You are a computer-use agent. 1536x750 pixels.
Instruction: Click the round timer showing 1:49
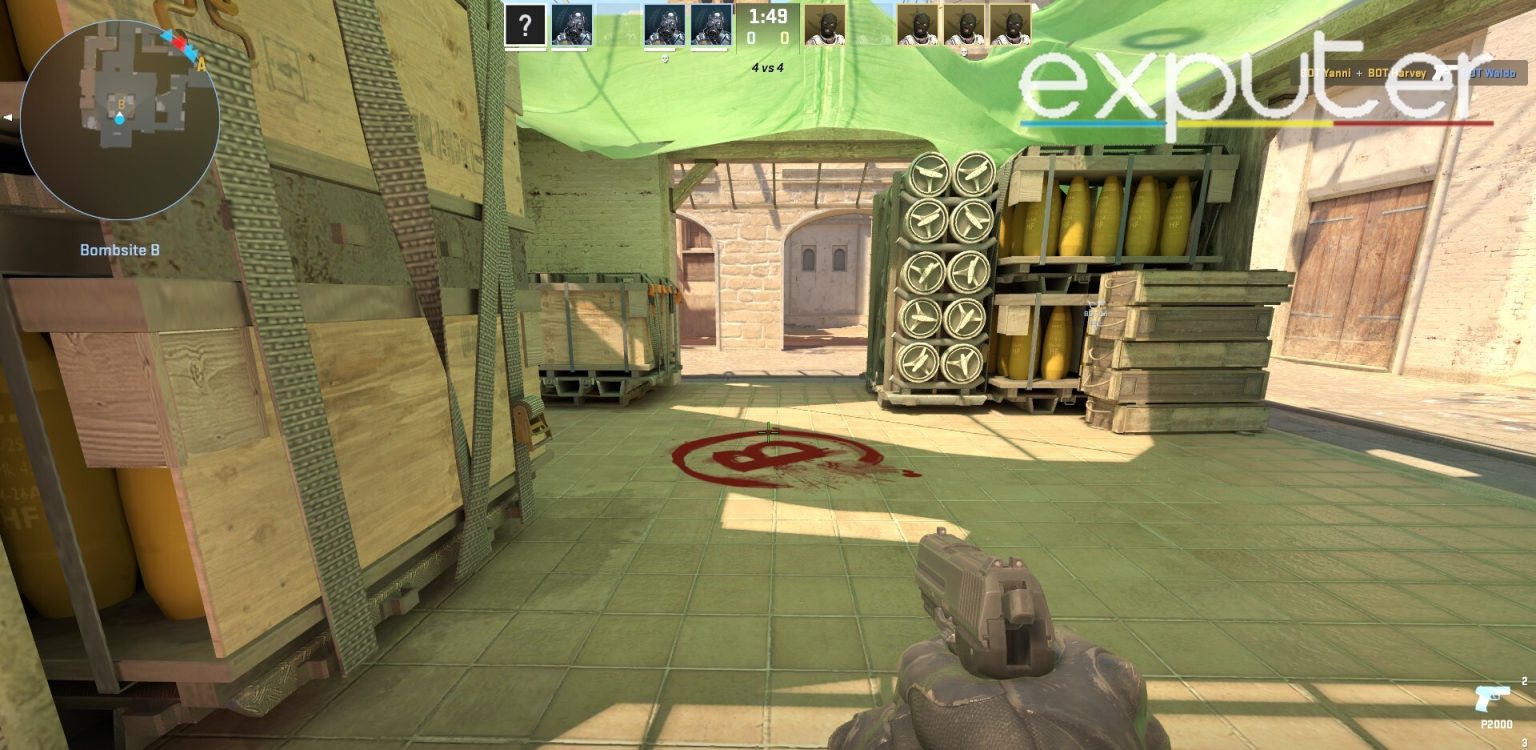767,16
